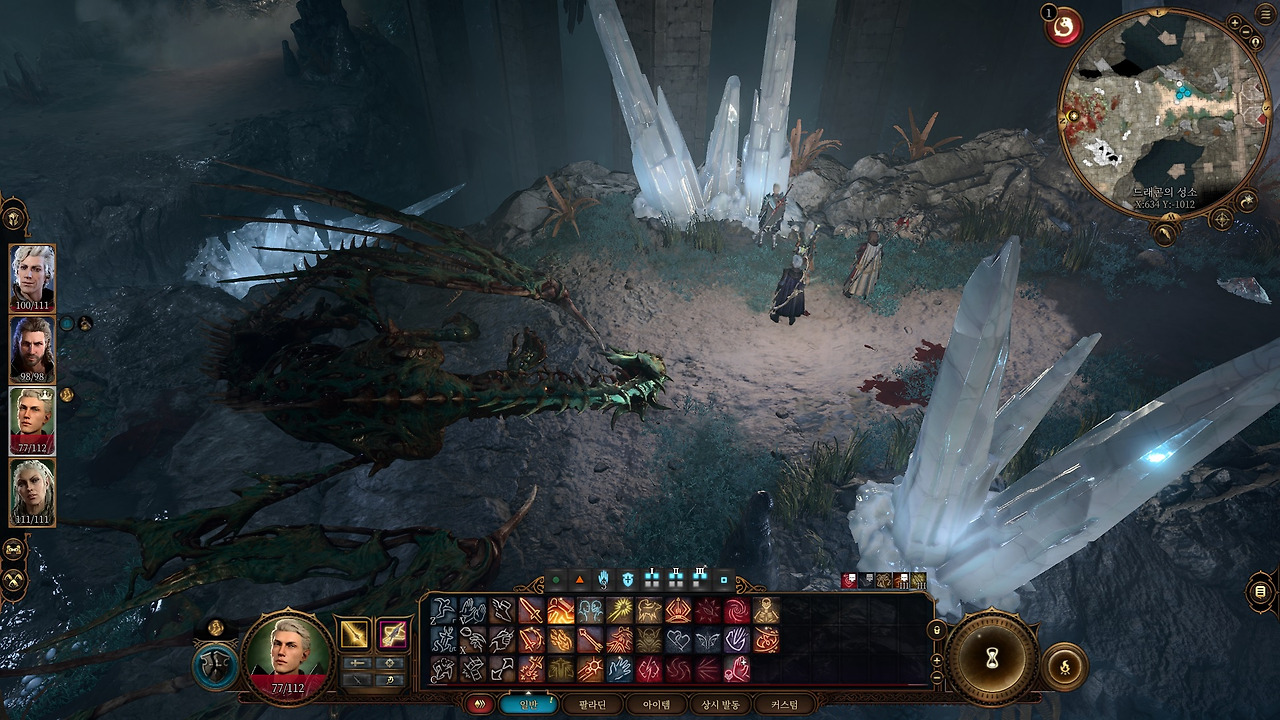This screenshot has height=720, width=1280.
Task: Select the 일반 hotbar tab
Action: coord(528,705)
